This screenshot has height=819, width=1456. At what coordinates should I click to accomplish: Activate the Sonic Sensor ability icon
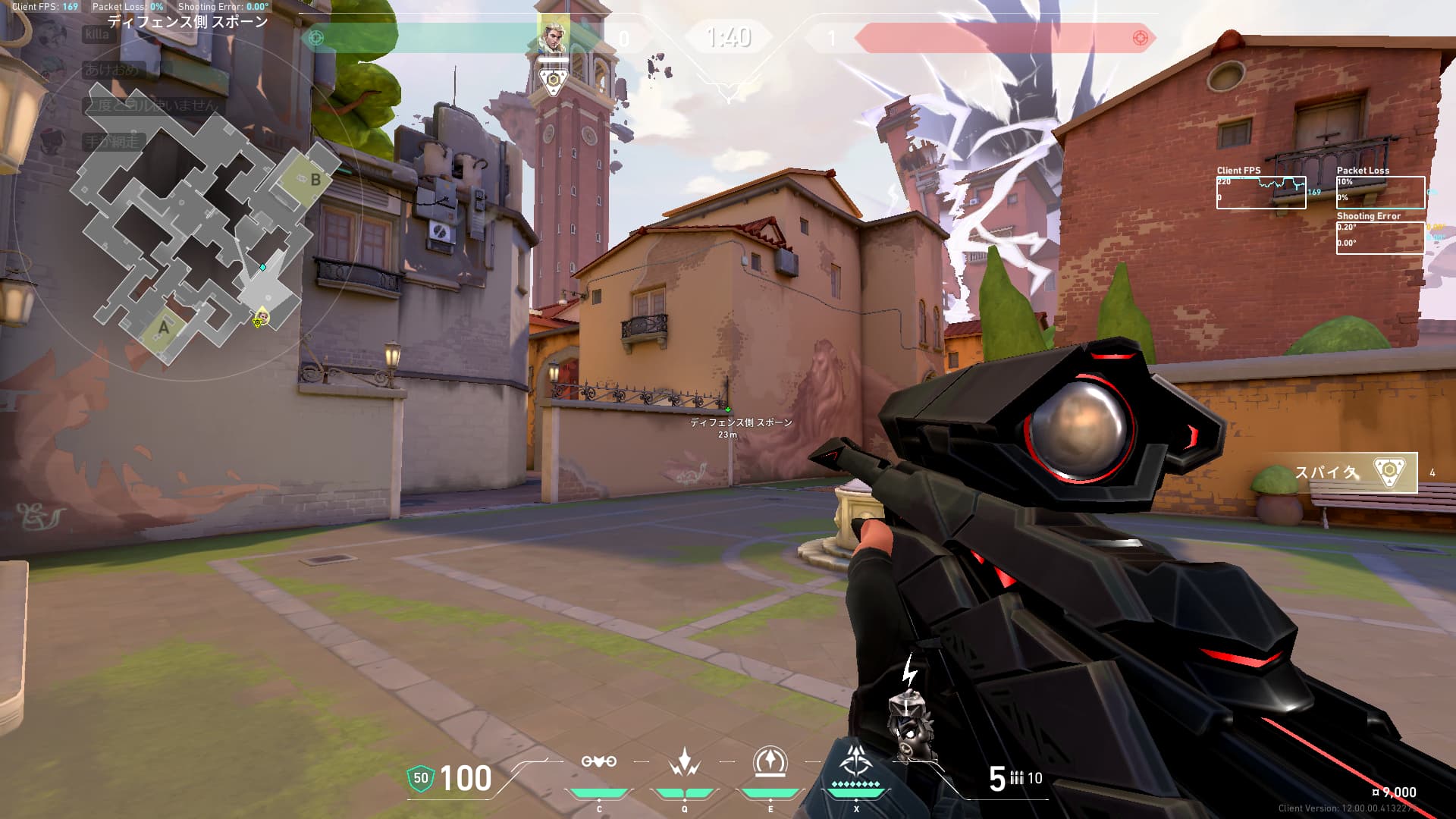click(685, 762)
